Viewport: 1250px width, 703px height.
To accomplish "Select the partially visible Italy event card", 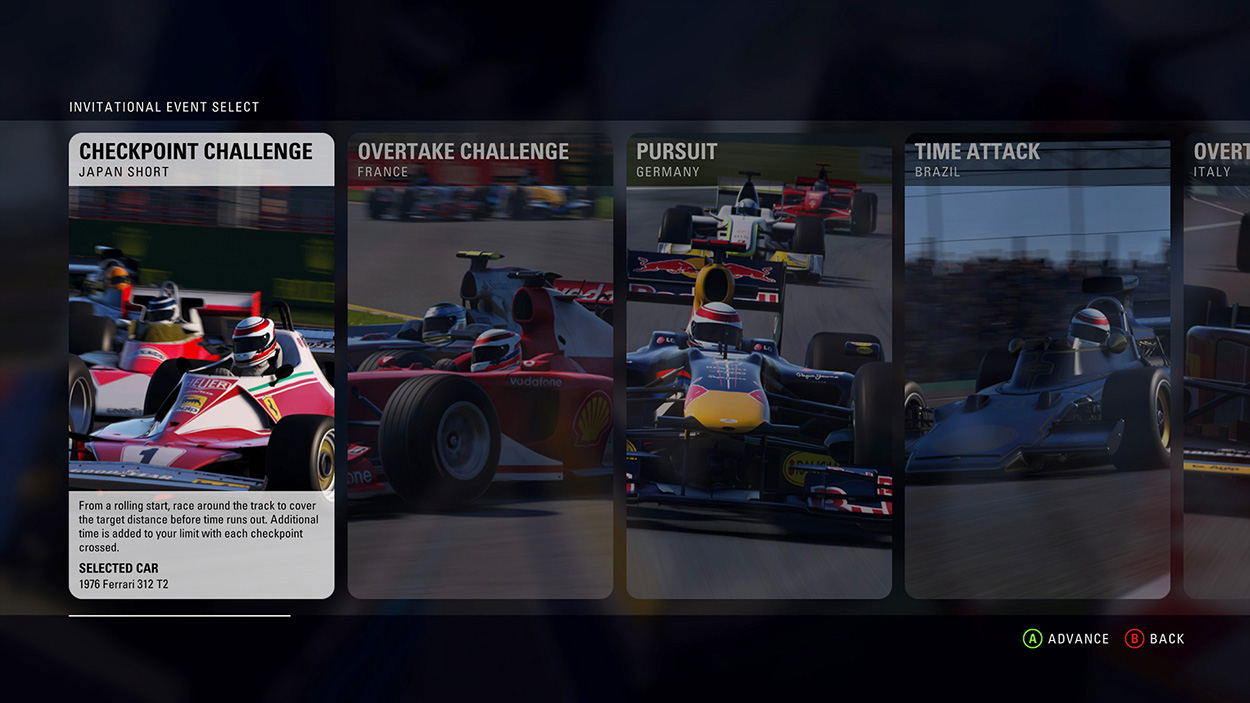I will coord(1217,365).
